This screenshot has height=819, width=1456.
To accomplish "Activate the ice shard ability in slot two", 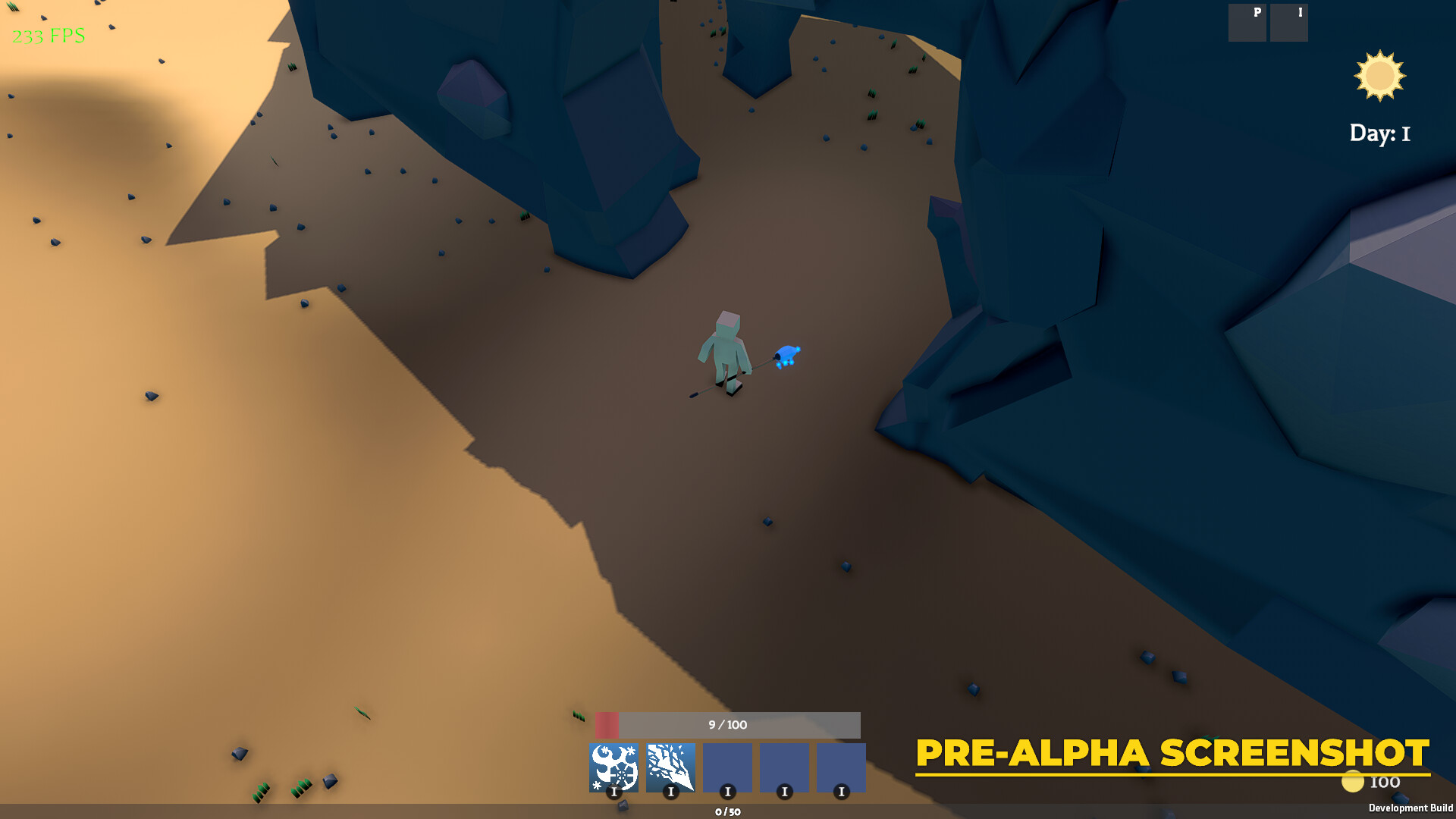I will point(672,767).
